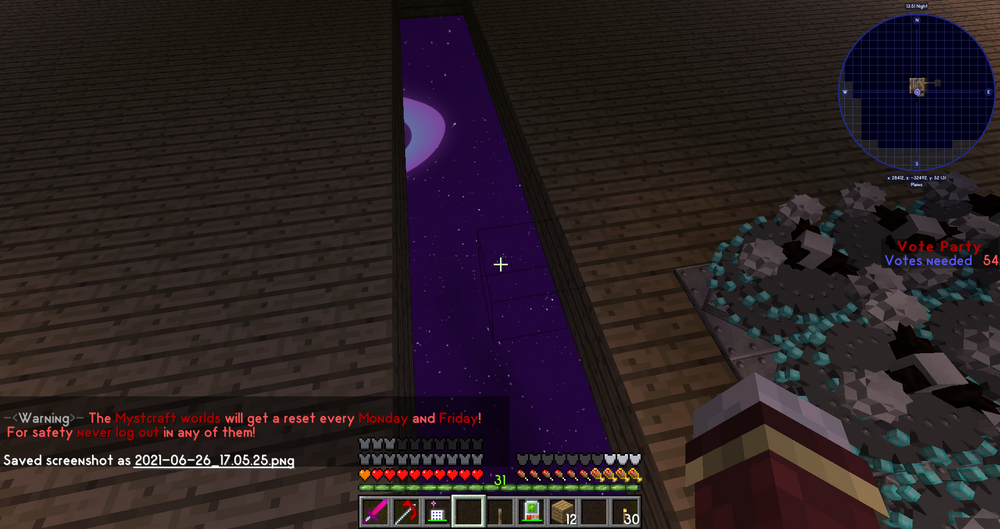Select the pink sword hotbar slot
1000x529 pixels.
point(373,512)
